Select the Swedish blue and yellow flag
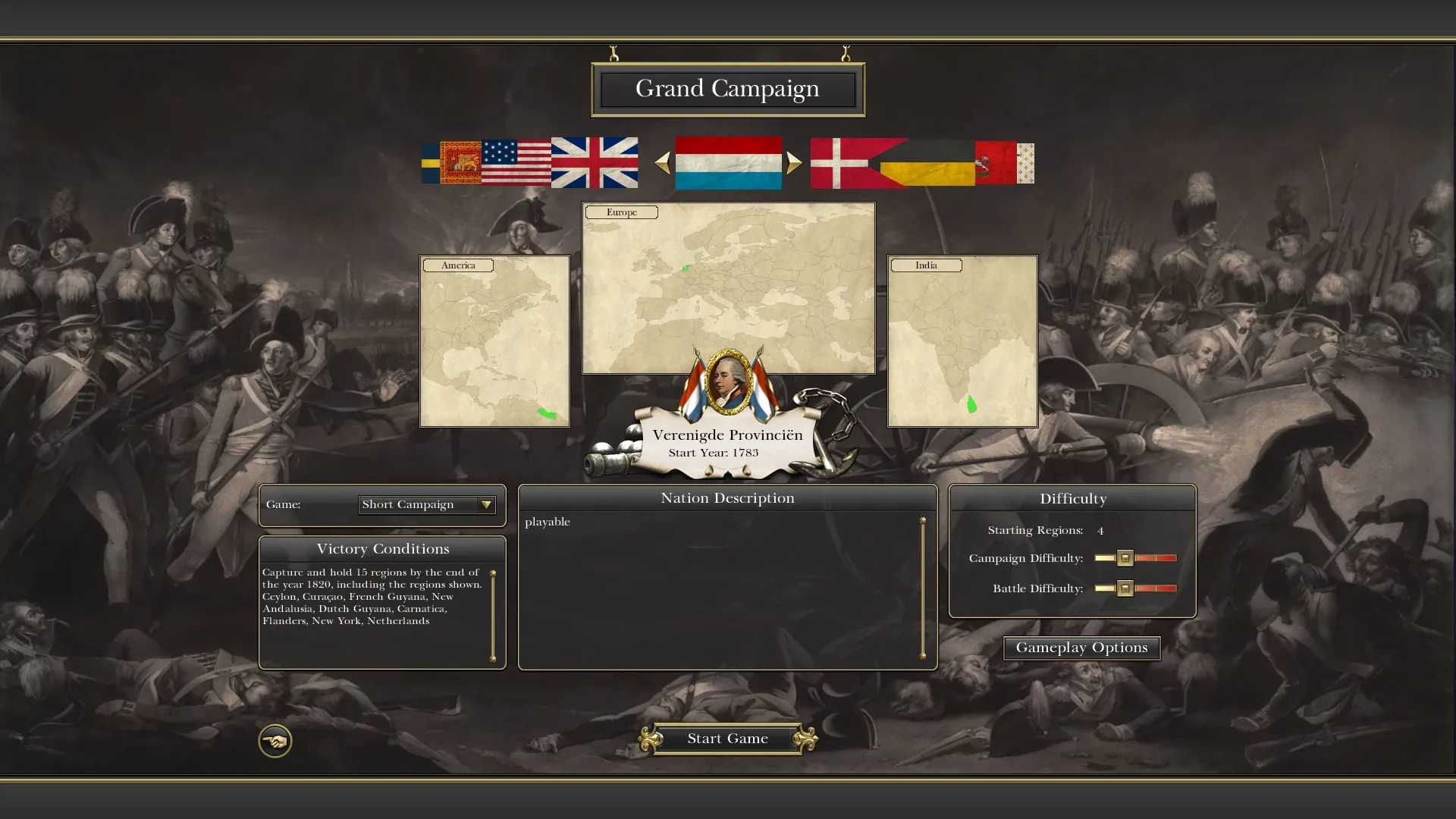 pos(430,162)
